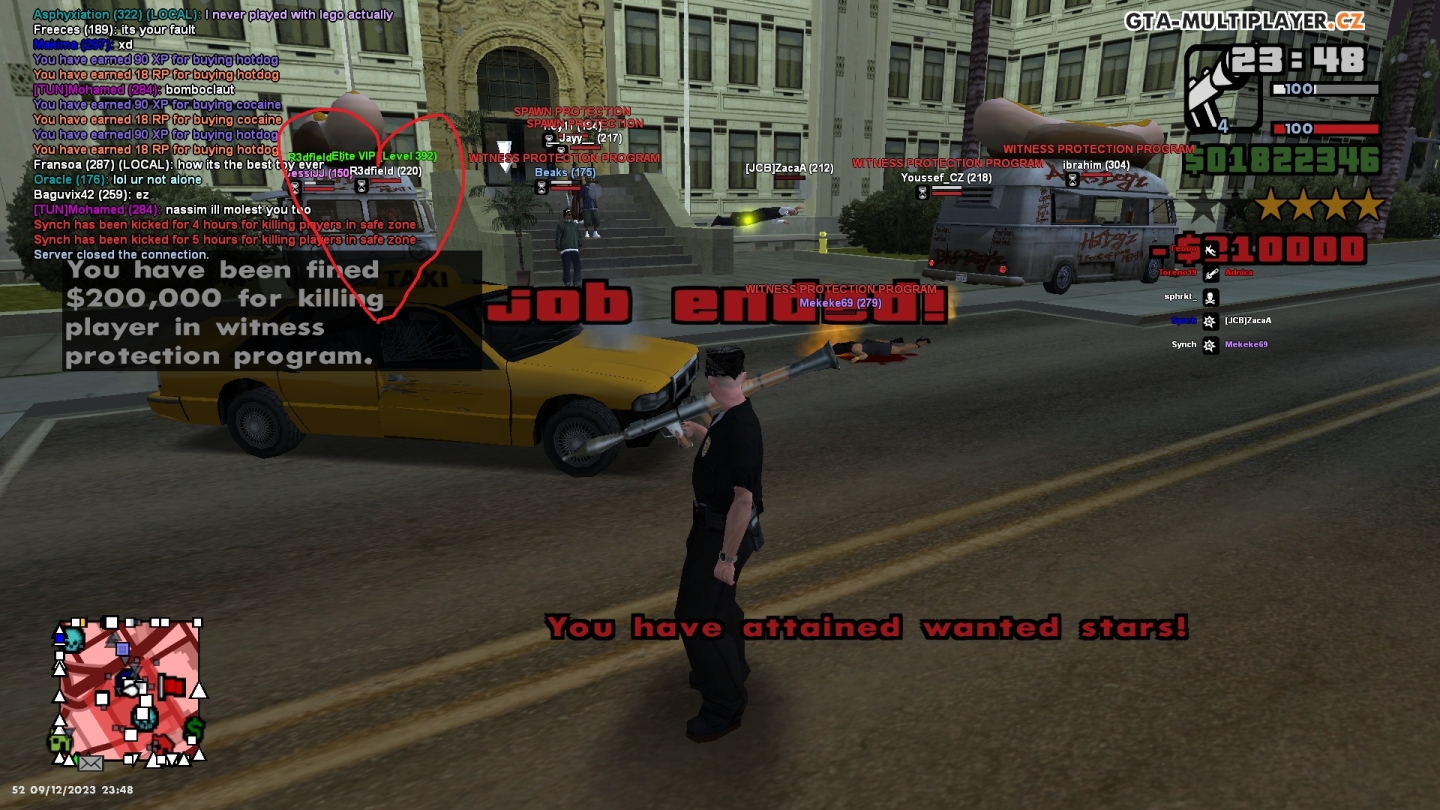Select the green house save marker on minimap
The height and width of the screenshot is (810, 1440).
(x=60, y=741)
